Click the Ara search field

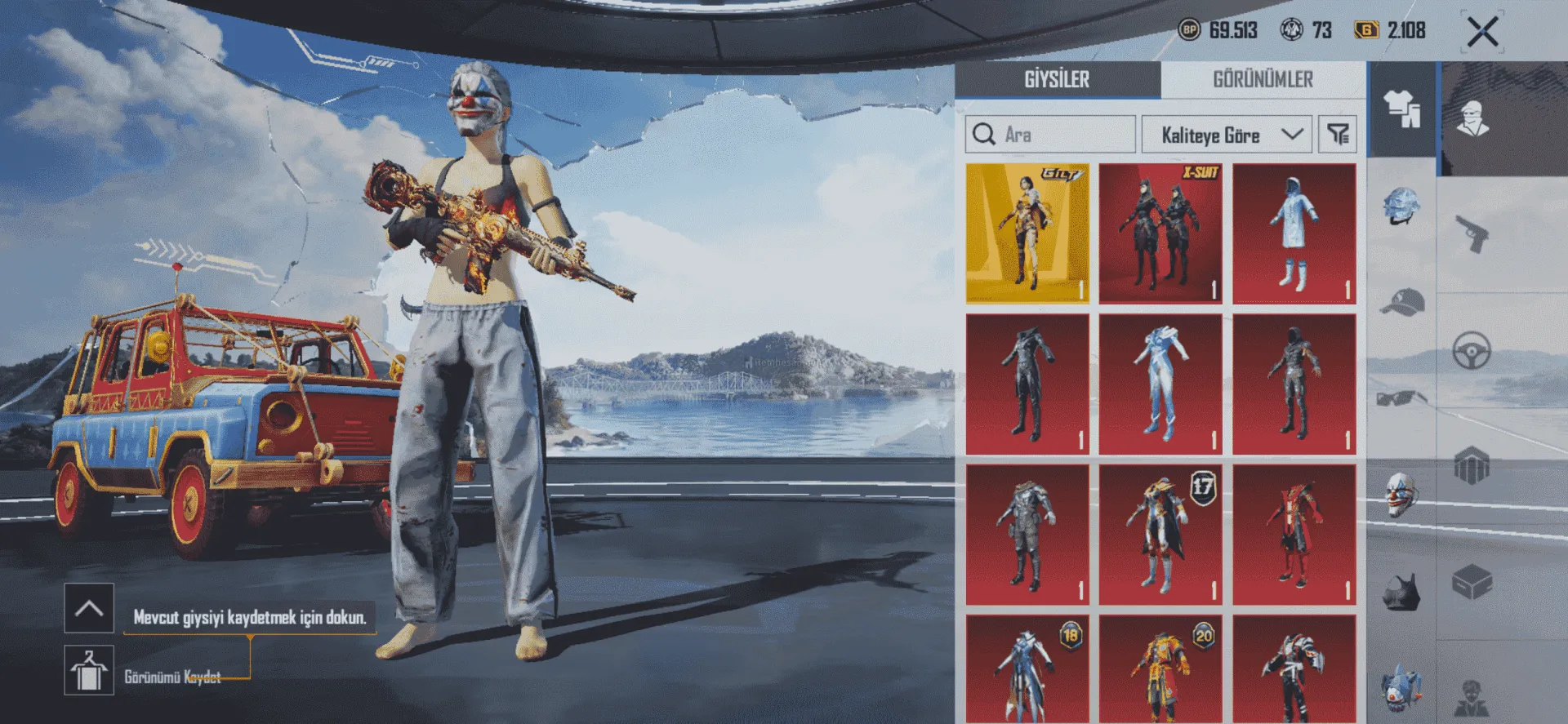(x=1051, y=135)
